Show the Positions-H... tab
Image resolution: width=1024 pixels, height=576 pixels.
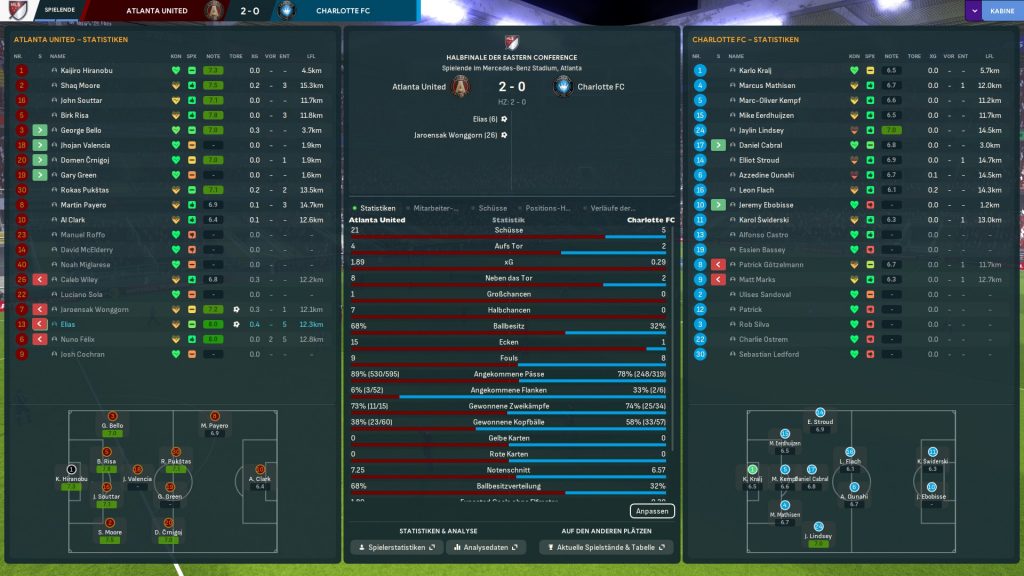(548, 208)
